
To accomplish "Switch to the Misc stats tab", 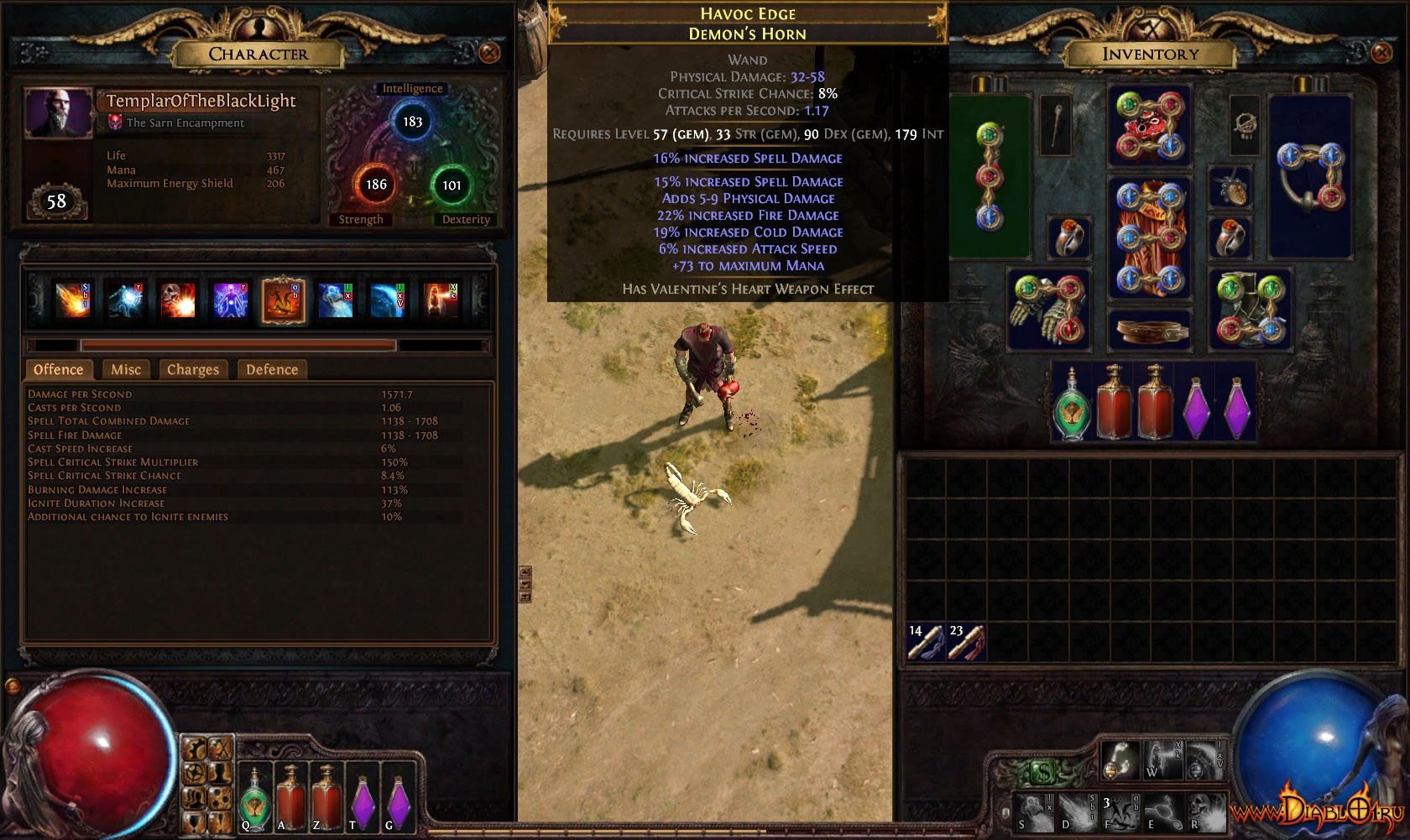I will (x=126, y=369).
